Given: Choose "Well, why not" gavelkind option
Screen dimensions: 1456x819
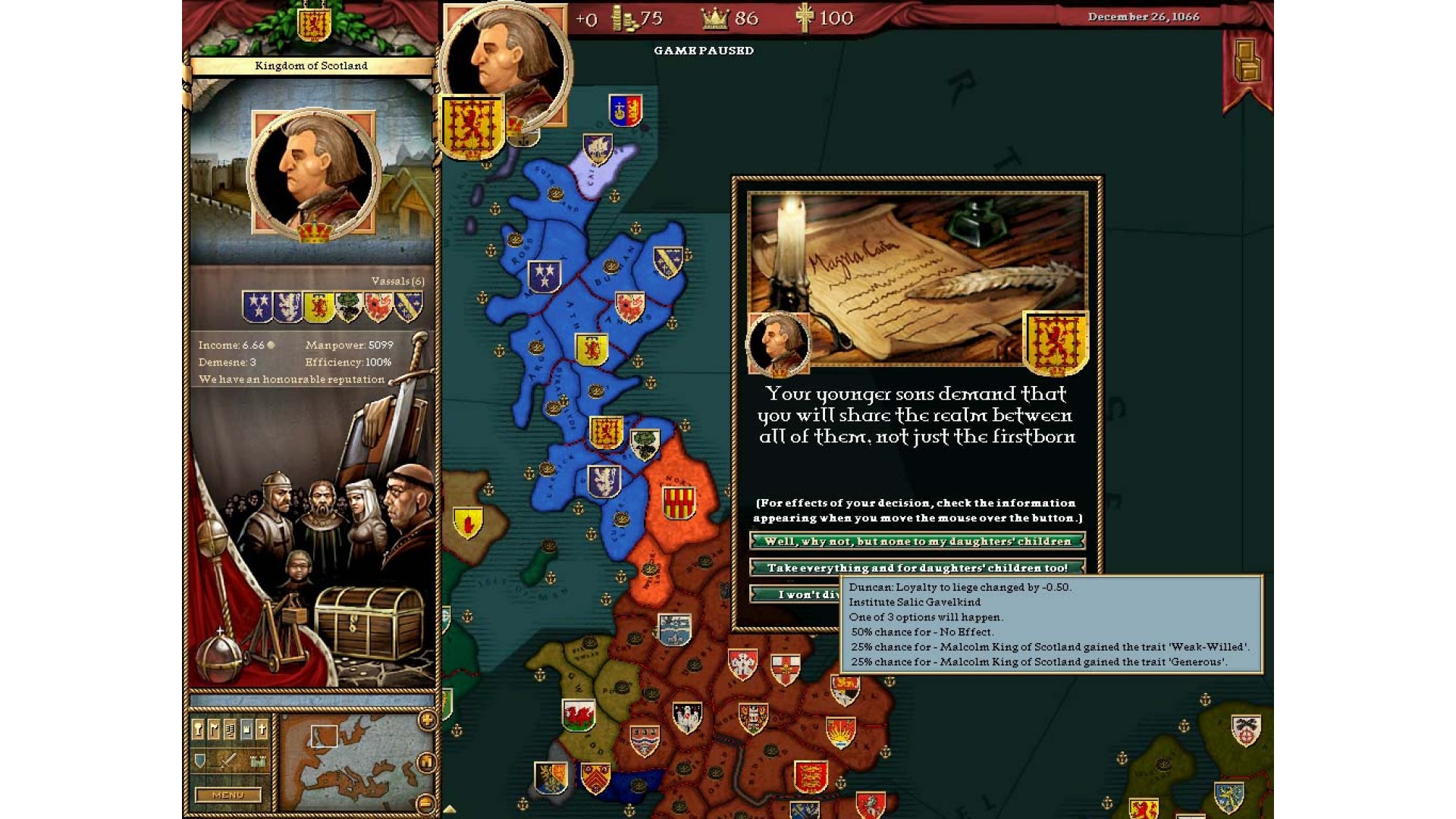Looking at the screenshot, I should 917,541.
